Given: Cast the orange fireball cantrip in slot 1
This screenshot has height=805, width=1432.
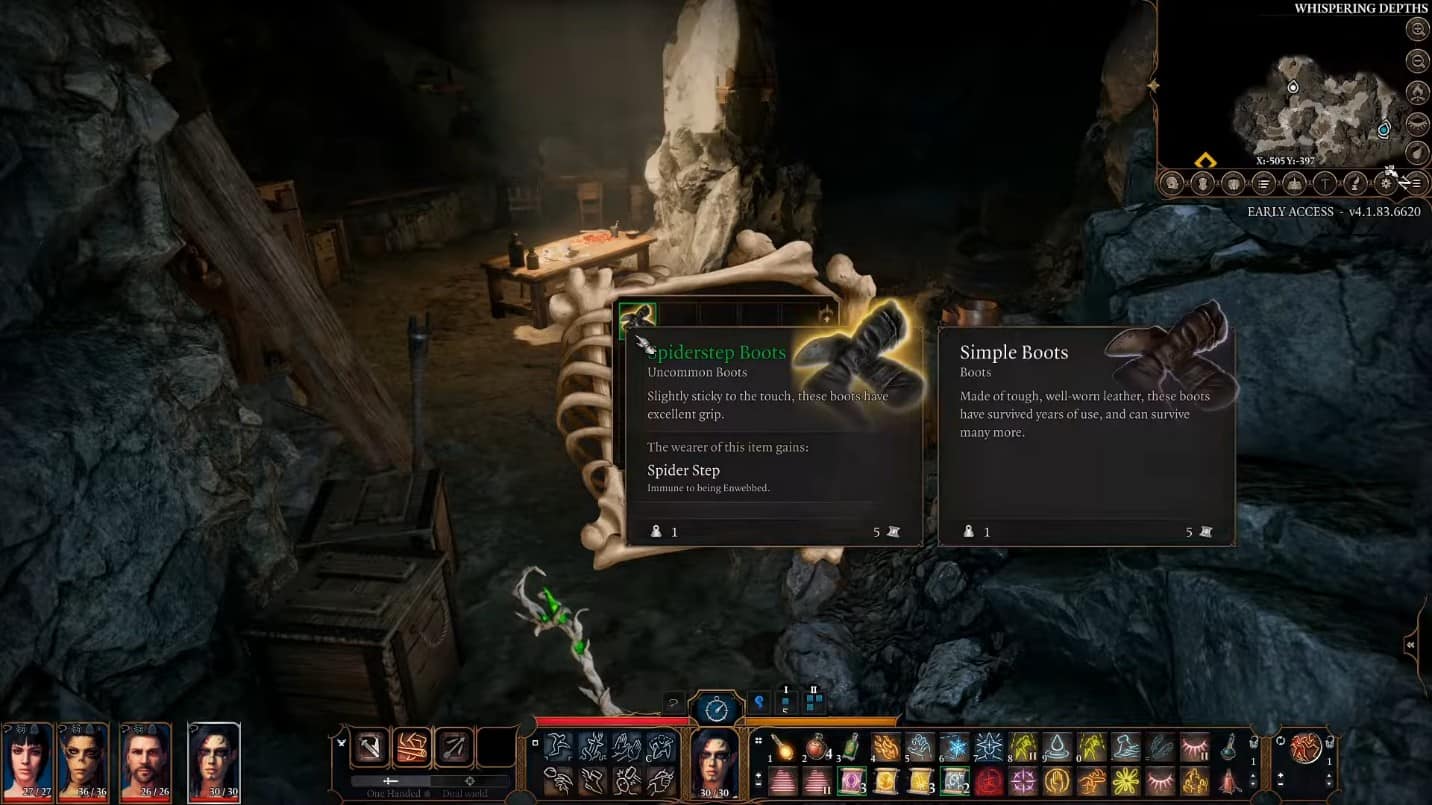Looking at the screenshot, I should pos(782,747).
